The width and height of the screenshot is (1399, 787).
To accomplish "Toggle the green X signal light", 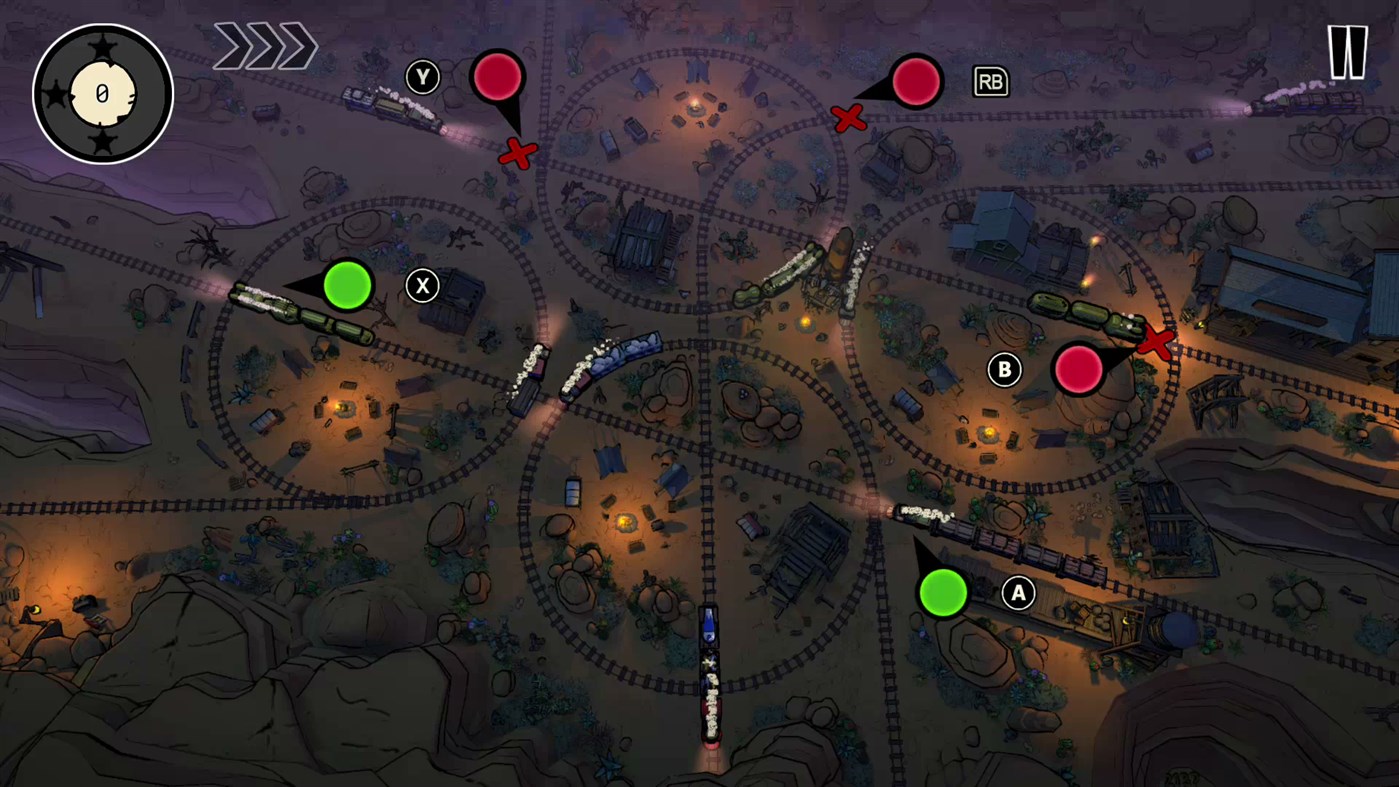I will (348, 286).
